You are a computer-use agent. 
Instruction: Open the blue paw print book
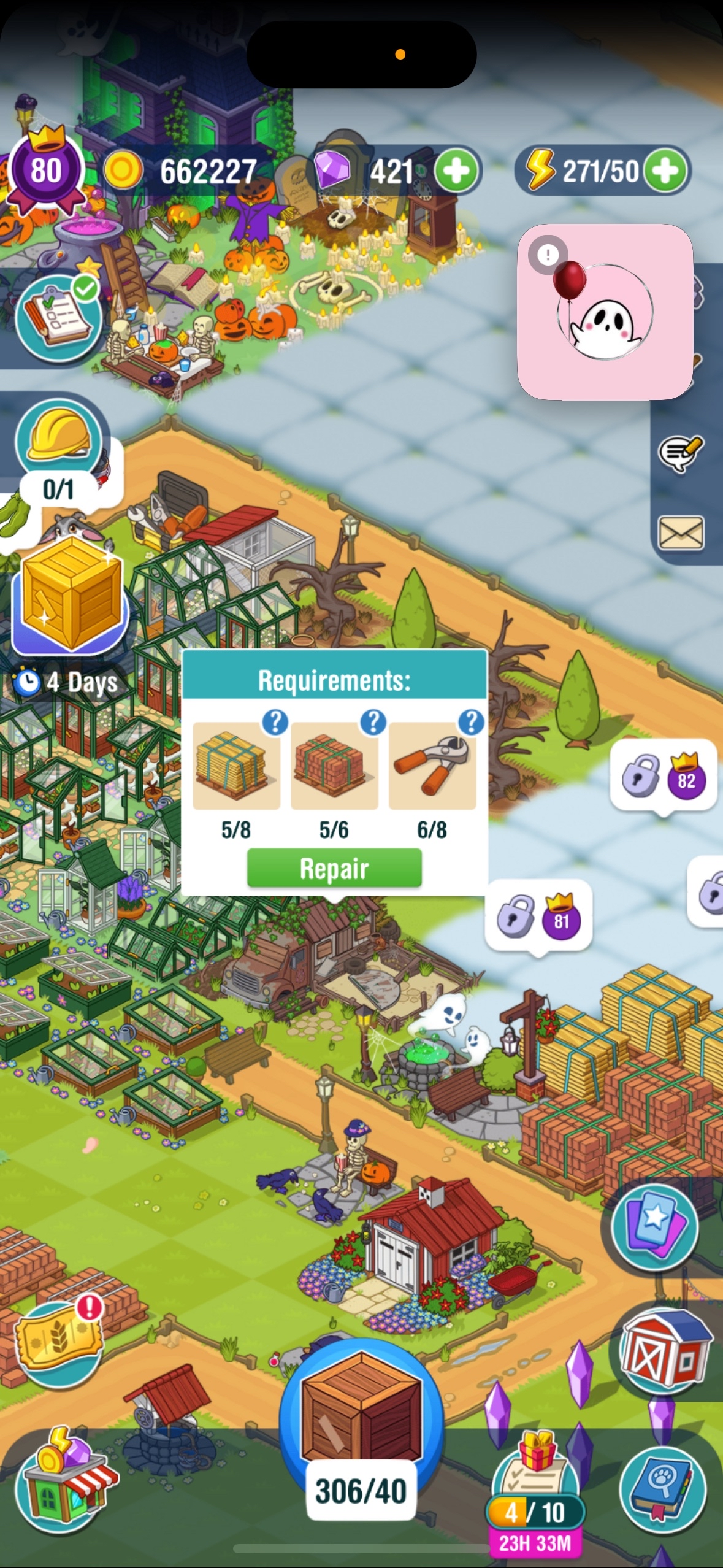pos(662,1489)
